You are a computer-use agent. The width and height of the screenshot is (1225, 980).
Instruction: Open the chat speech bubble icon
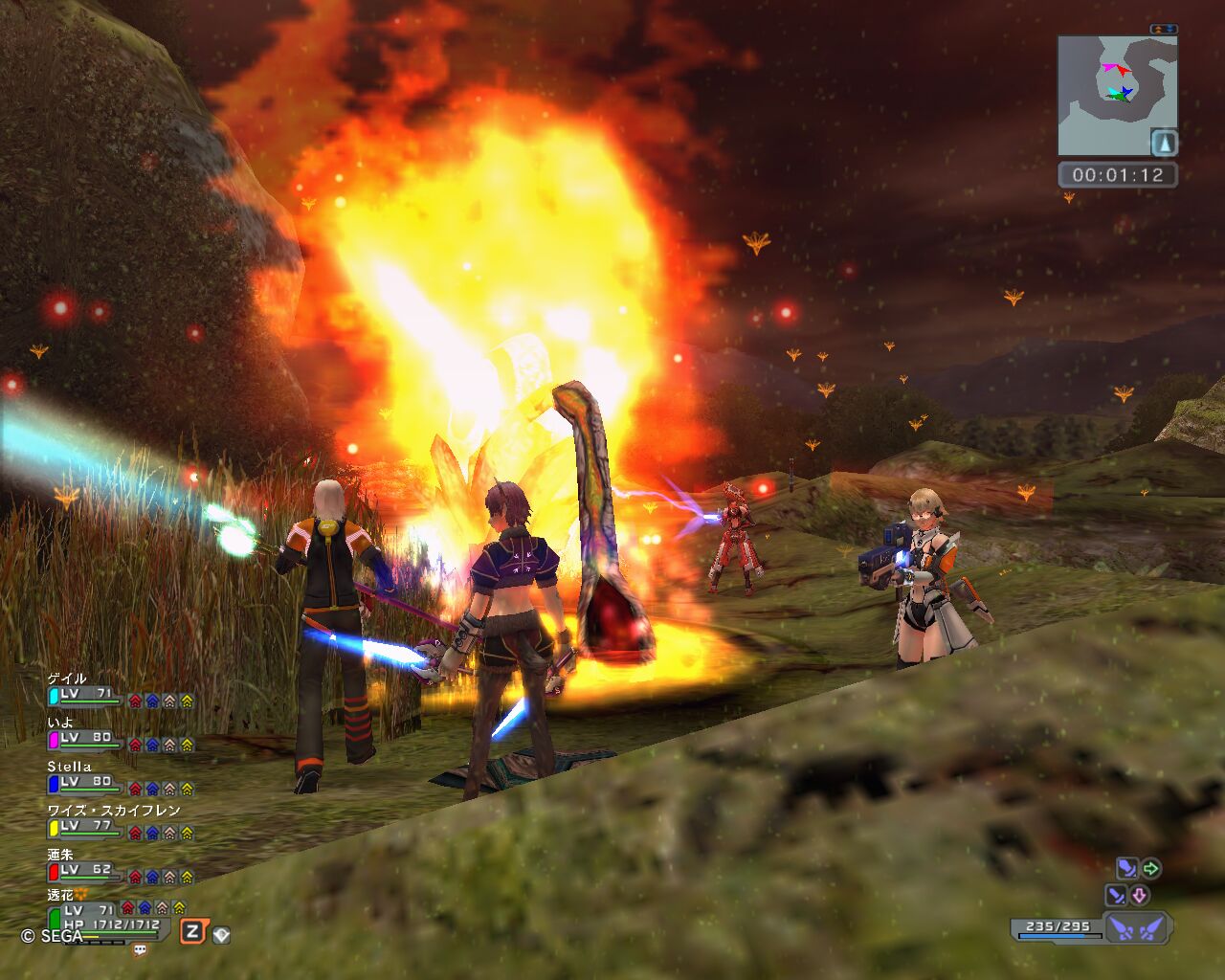tap(140, 950)
